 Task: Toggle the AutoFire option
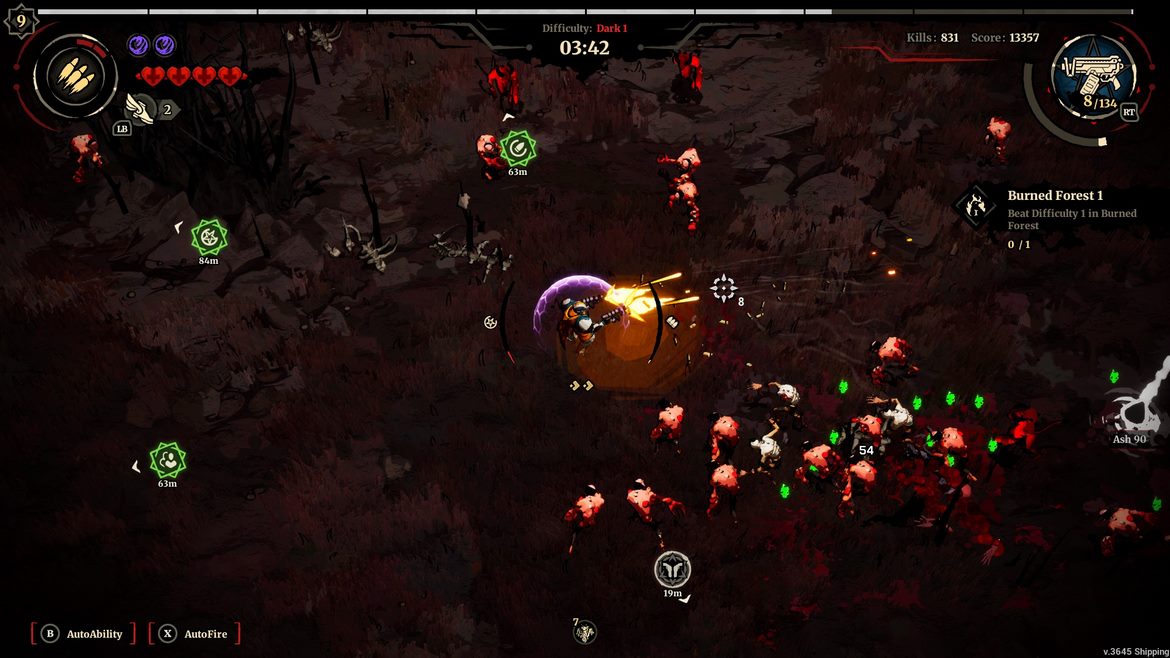(195, 634)
